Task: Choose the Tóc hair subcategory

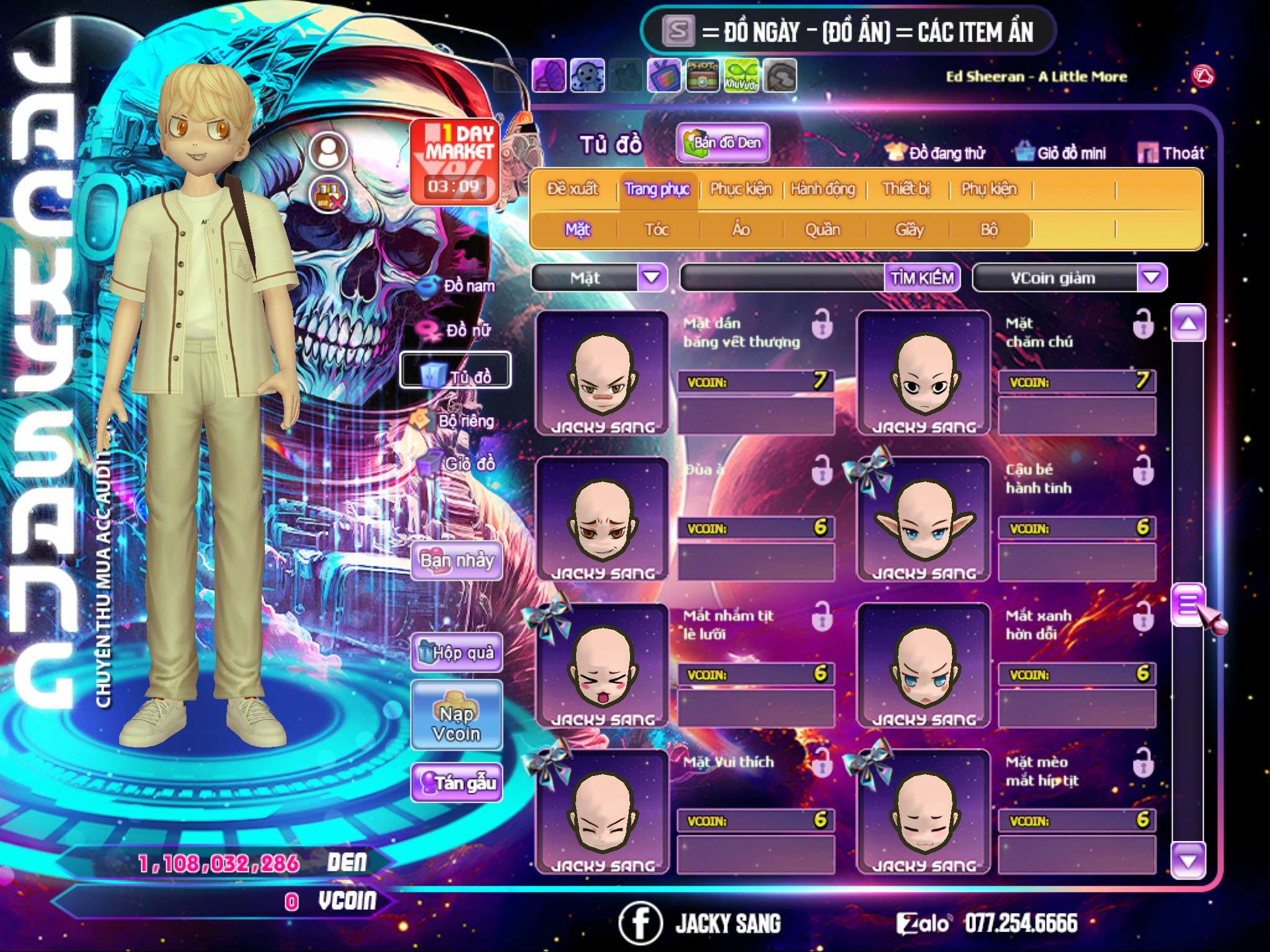Action: (657, 230)
